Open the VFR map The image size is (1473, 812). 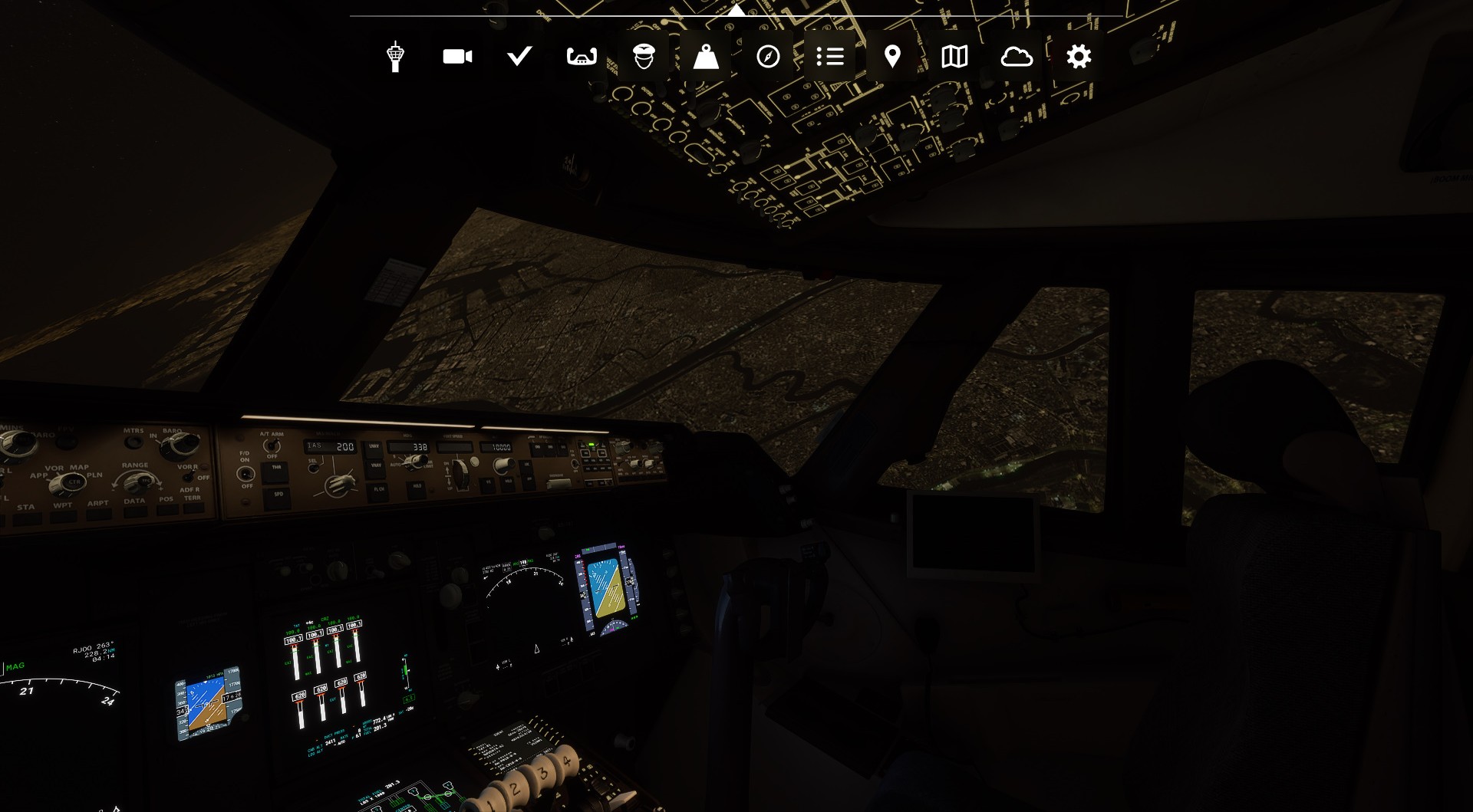tap(954, 55)
